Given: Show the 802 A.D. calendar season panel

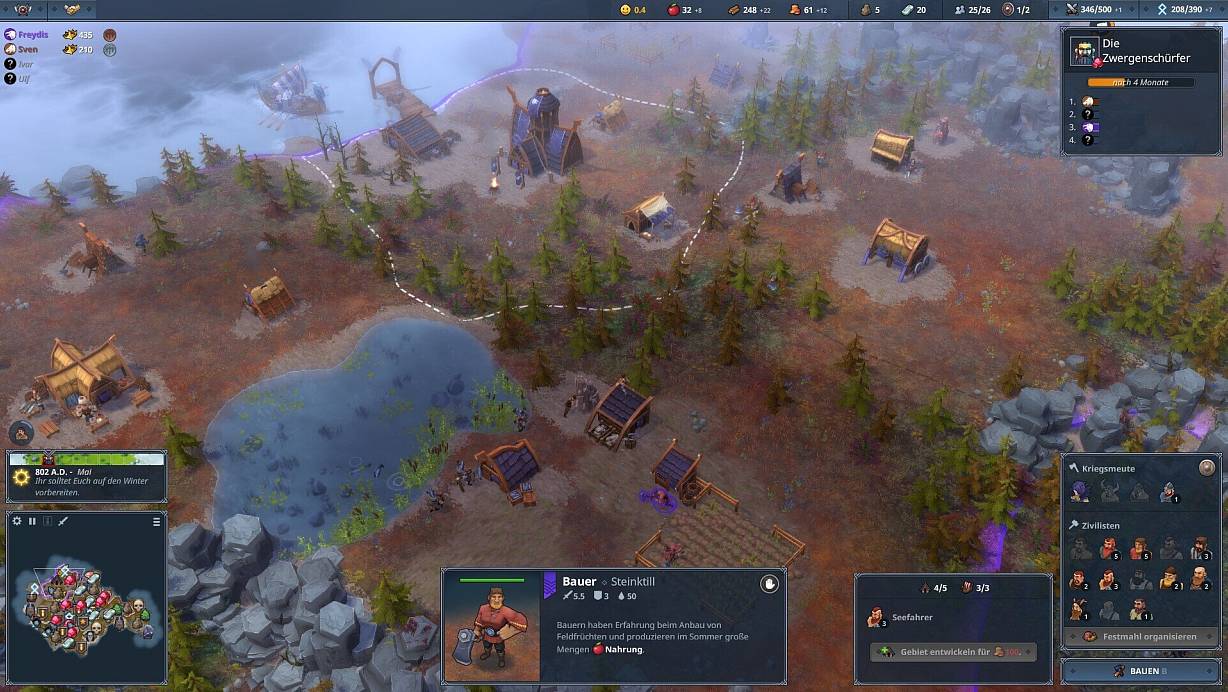Looking at the screenshot, I should 86,475.
